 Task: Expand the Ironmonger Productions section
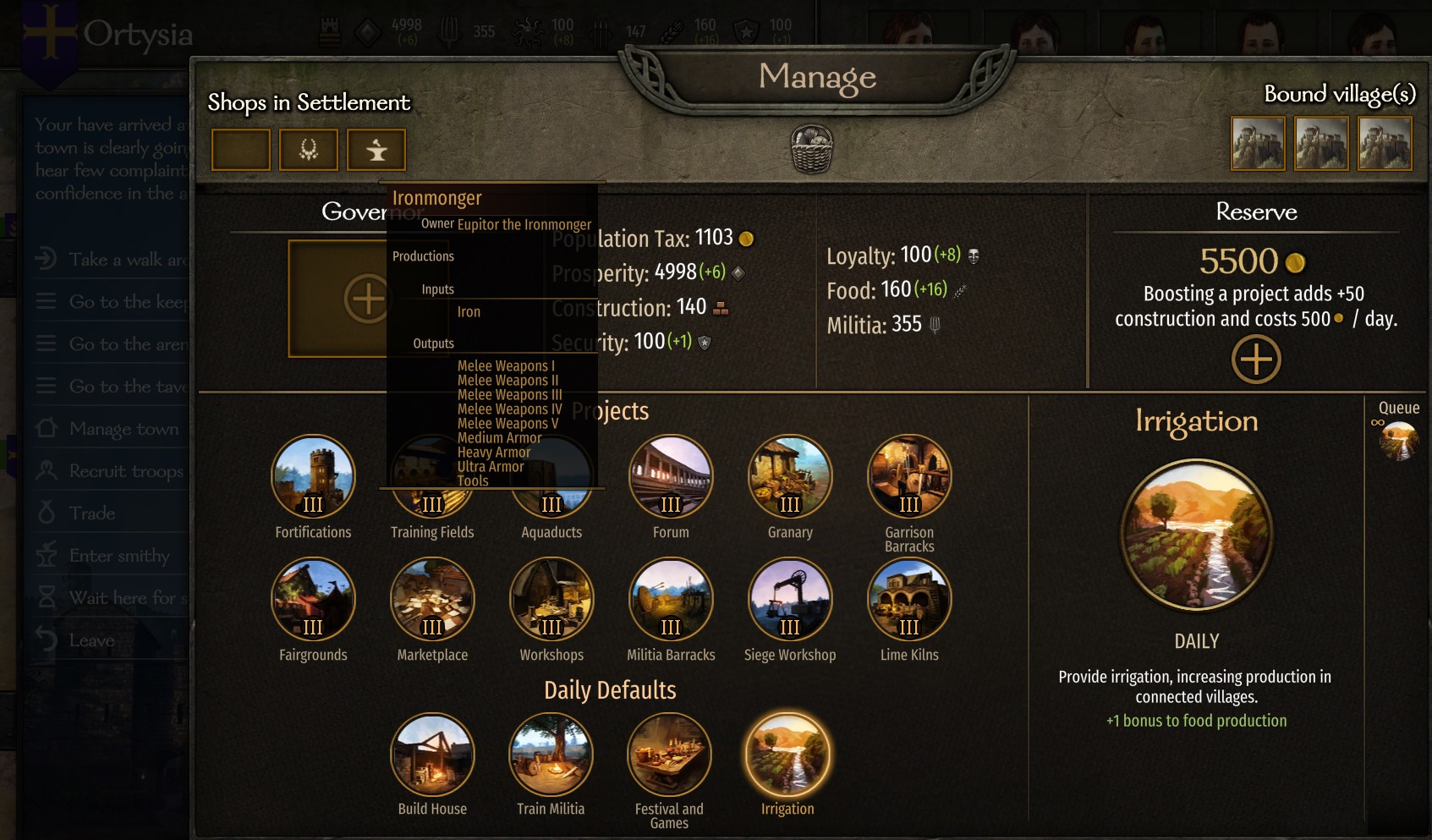423,255
